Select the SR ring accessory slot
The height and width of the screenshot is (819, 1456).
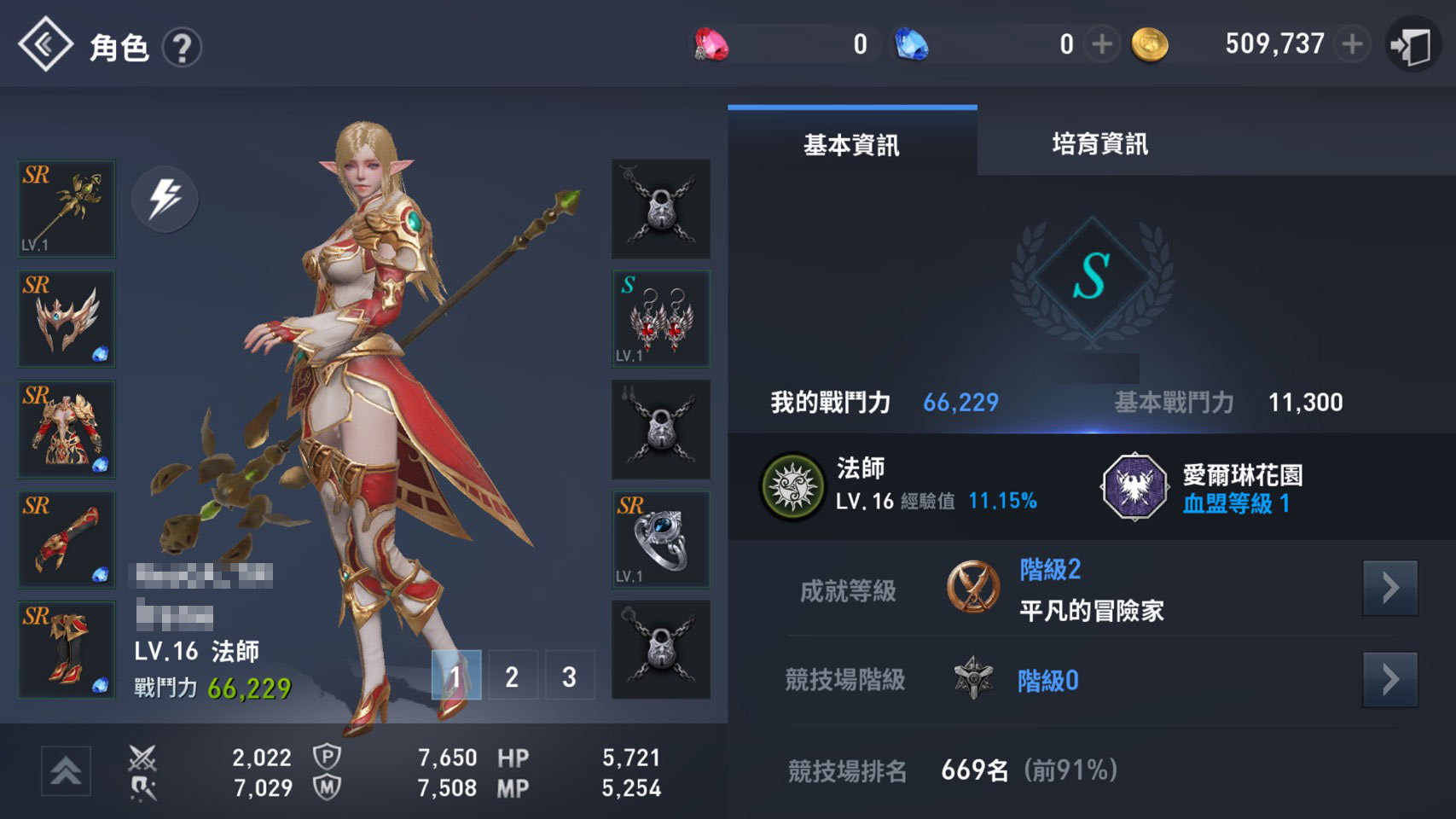coord(660,539)
